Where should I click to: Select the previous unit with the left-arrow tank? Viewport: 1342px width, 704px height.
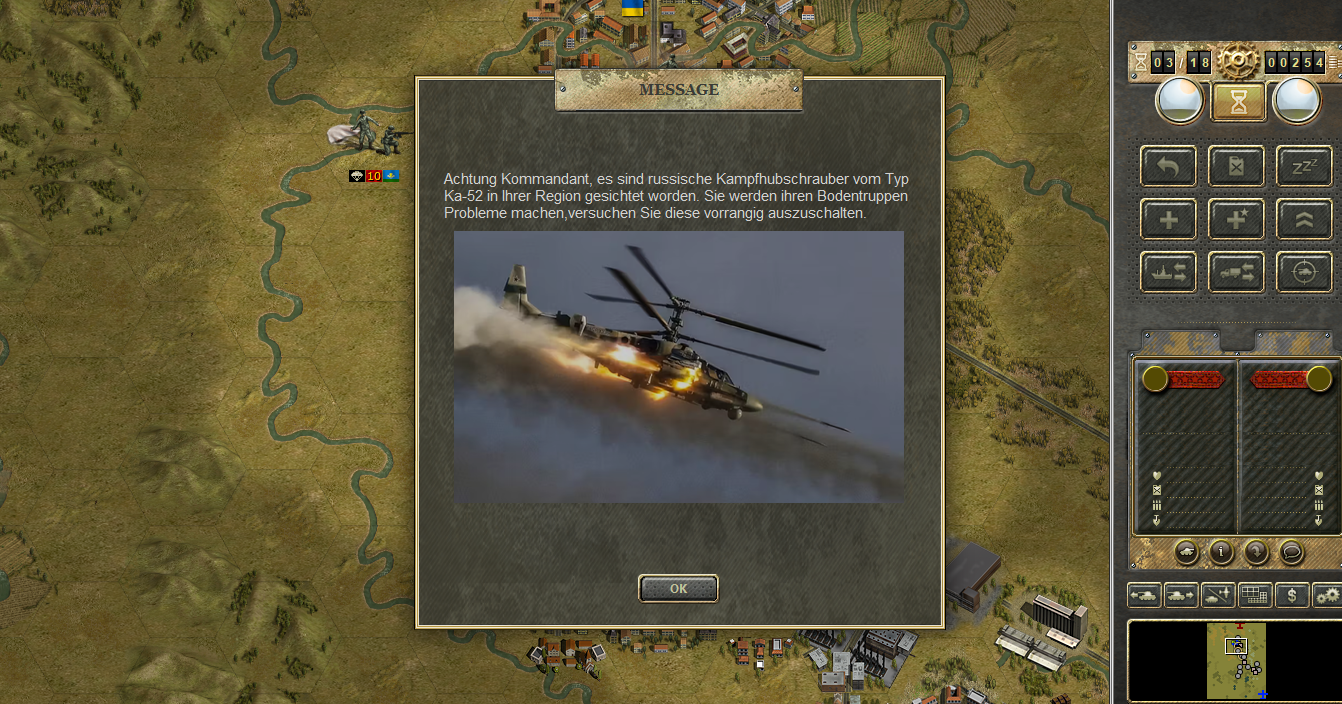coord(1143,595)
